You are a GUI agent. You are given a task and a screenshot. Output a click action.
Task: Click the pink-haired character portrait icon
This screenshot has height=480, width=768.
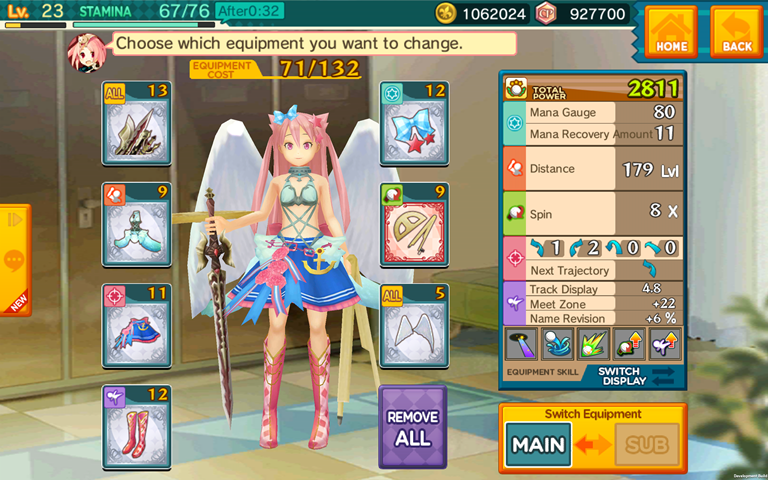click(82, 48)
